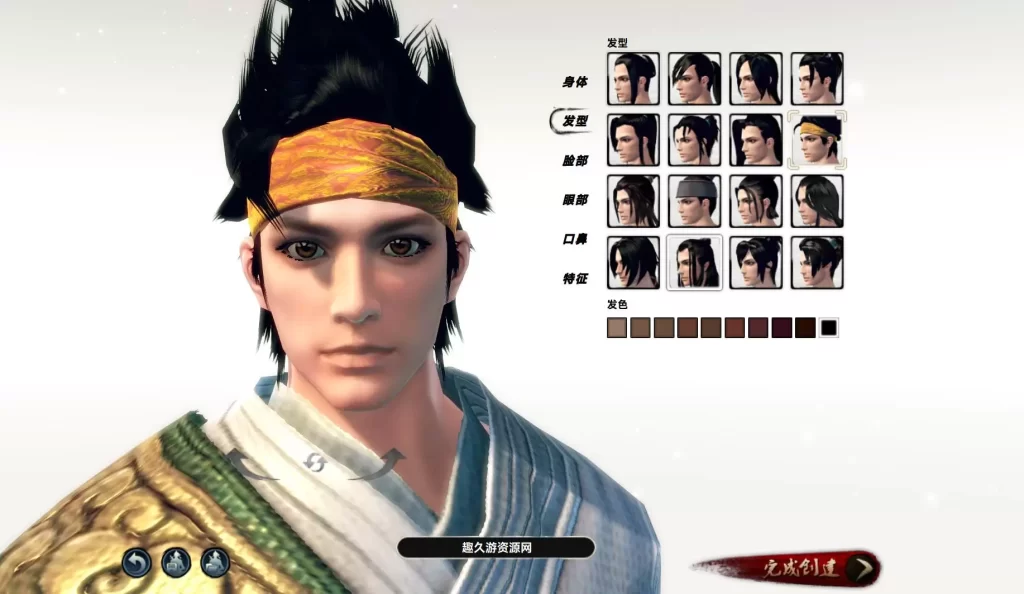
Task: Select the 发型 hairstyle tab
Action: pos(574,121)
